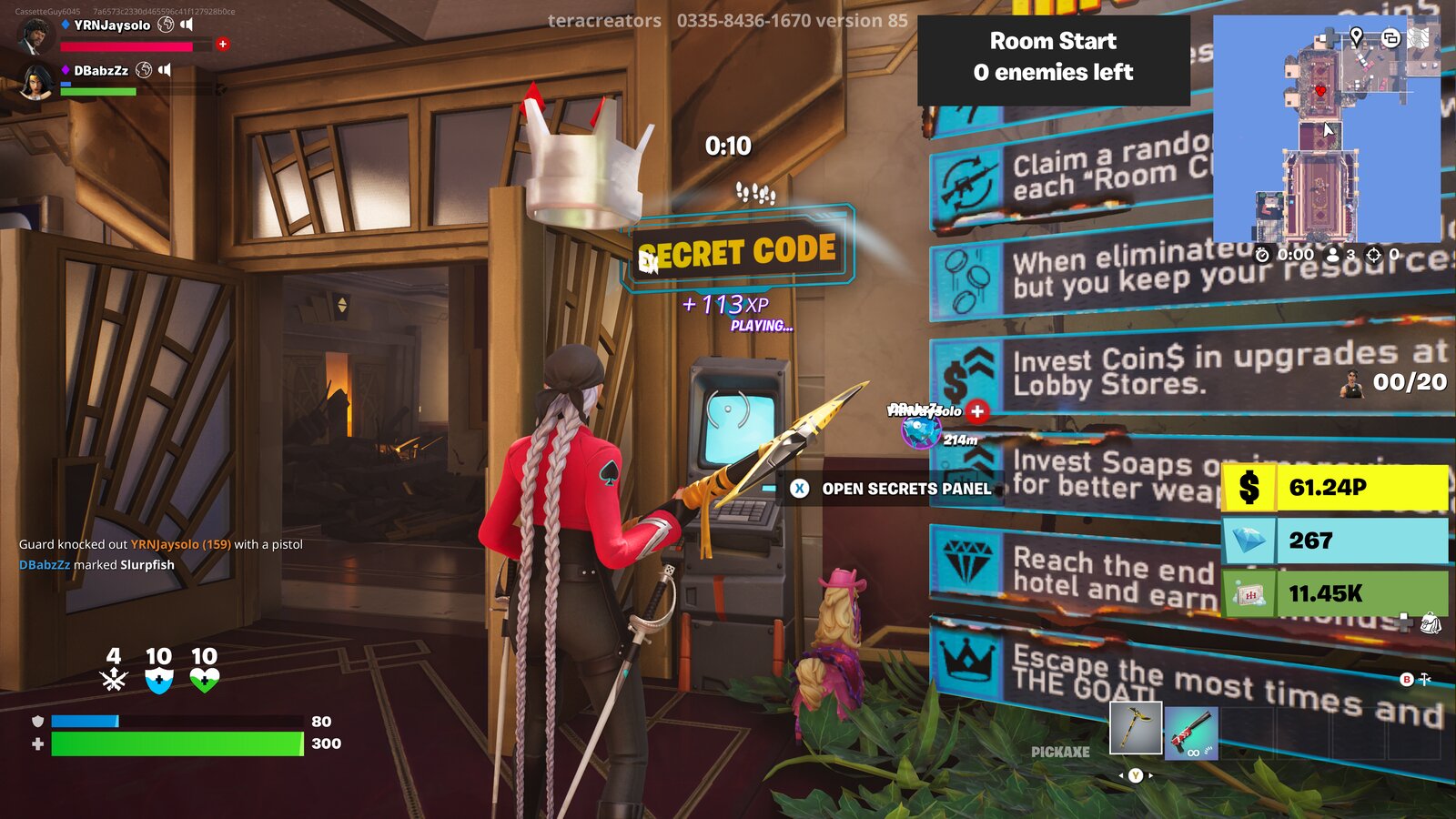Viewport: 1456px width, 819px height.
Task: Open the minimap
Action: point(1327,127)
